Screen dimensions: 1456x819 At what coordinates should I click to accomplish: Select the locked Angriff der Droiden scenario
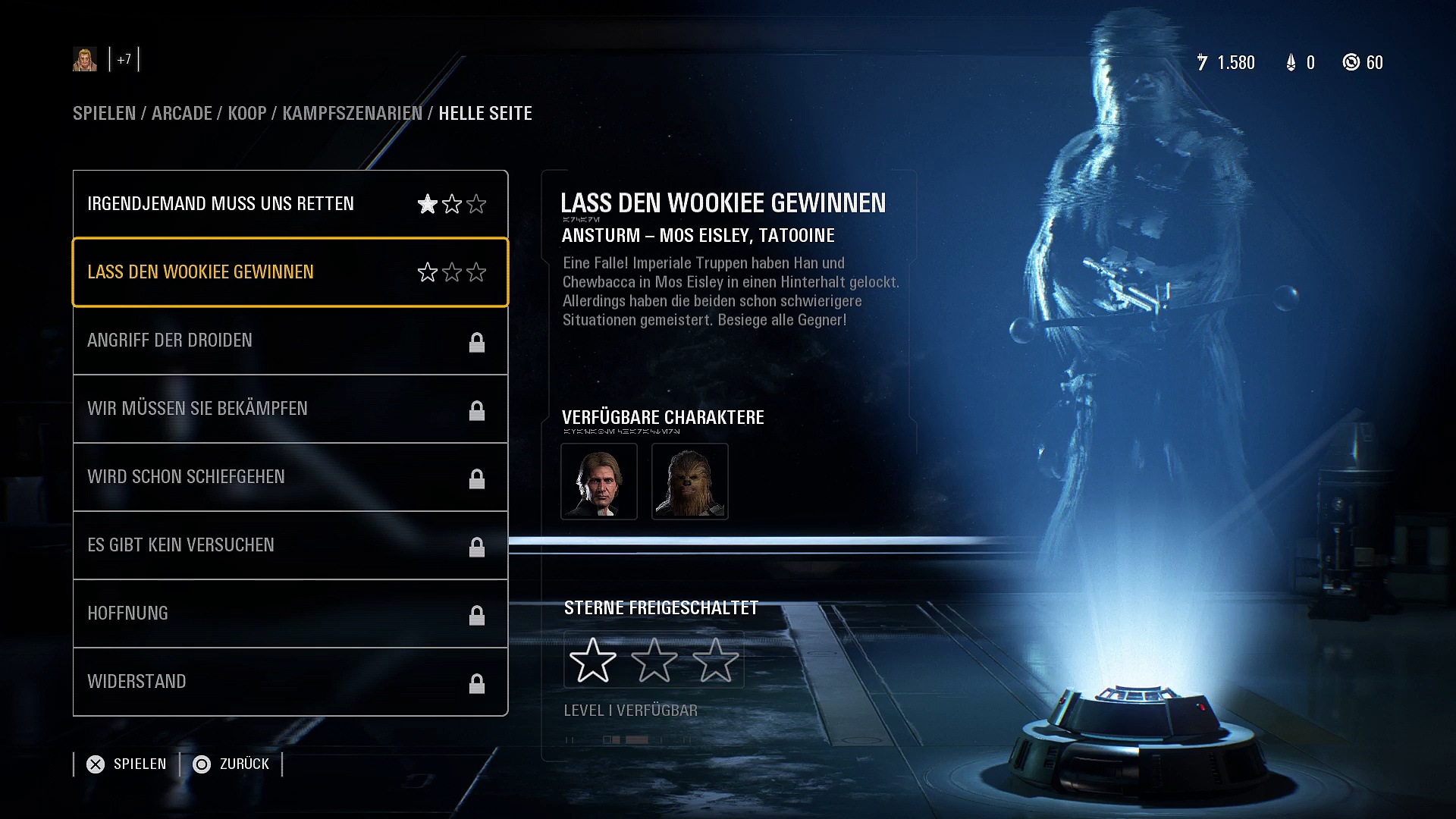pos(290,340)
